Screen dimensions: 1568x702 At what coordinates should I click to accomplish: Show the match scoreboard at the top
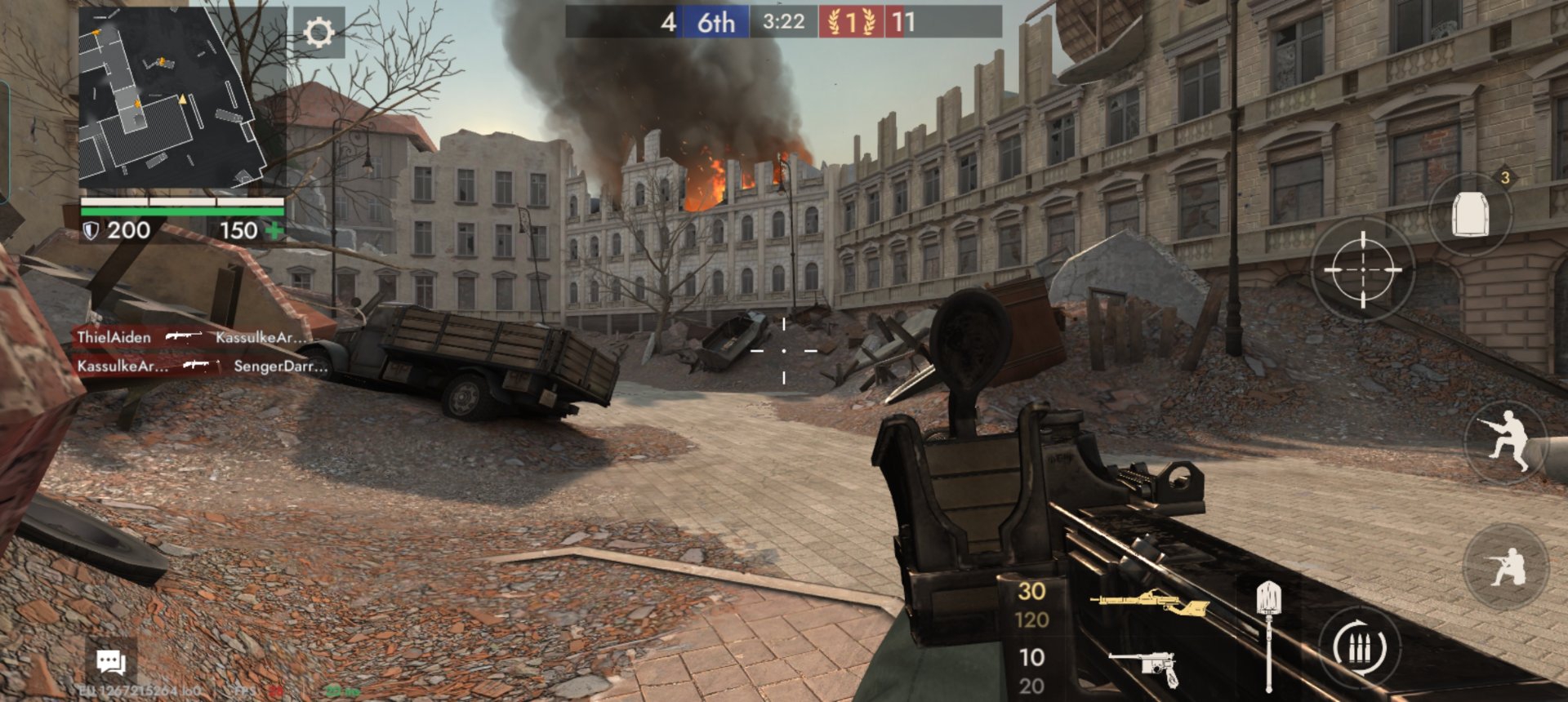pyautogui.click(x=783, y=22)
